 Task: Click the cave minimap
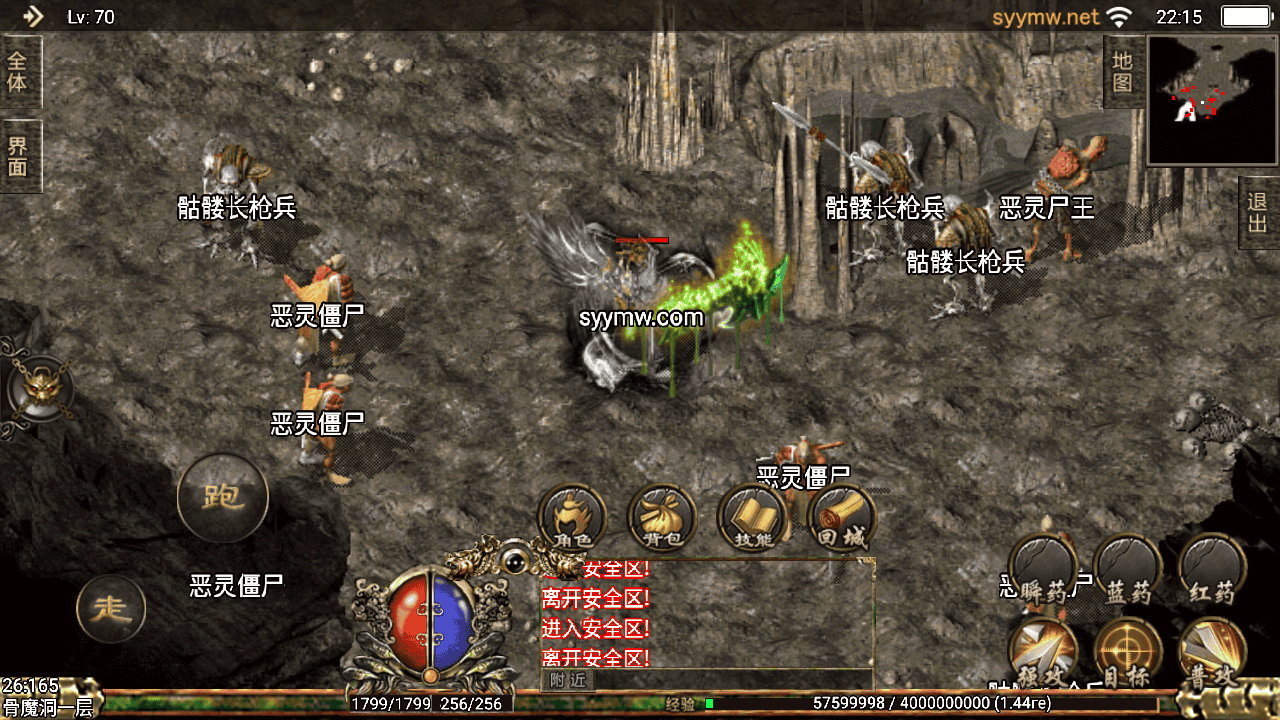tap(1212, 100)
